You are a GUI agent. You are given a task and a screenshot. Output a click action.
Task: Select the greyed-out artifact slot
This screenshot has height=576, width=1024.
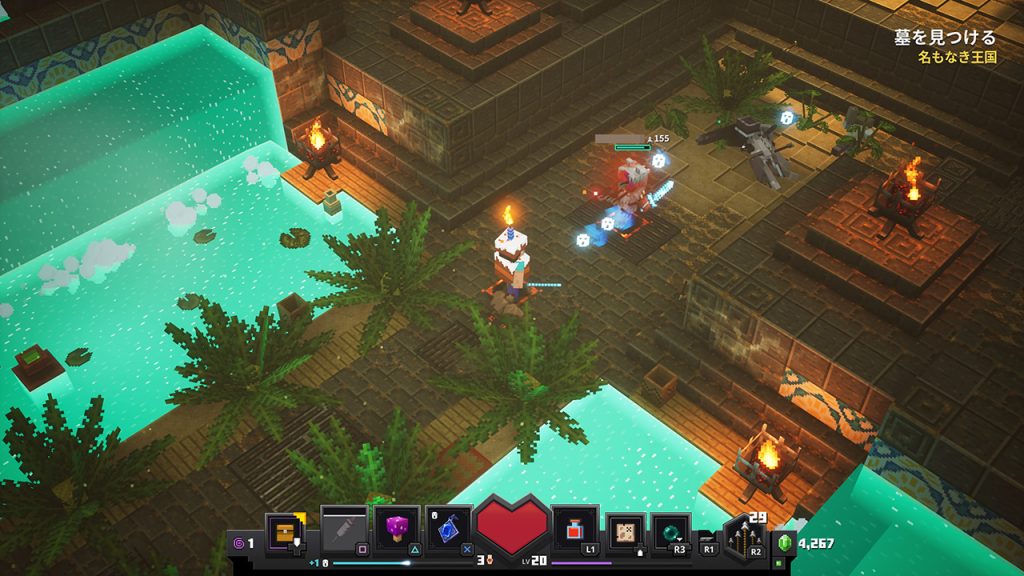point(342,527)
